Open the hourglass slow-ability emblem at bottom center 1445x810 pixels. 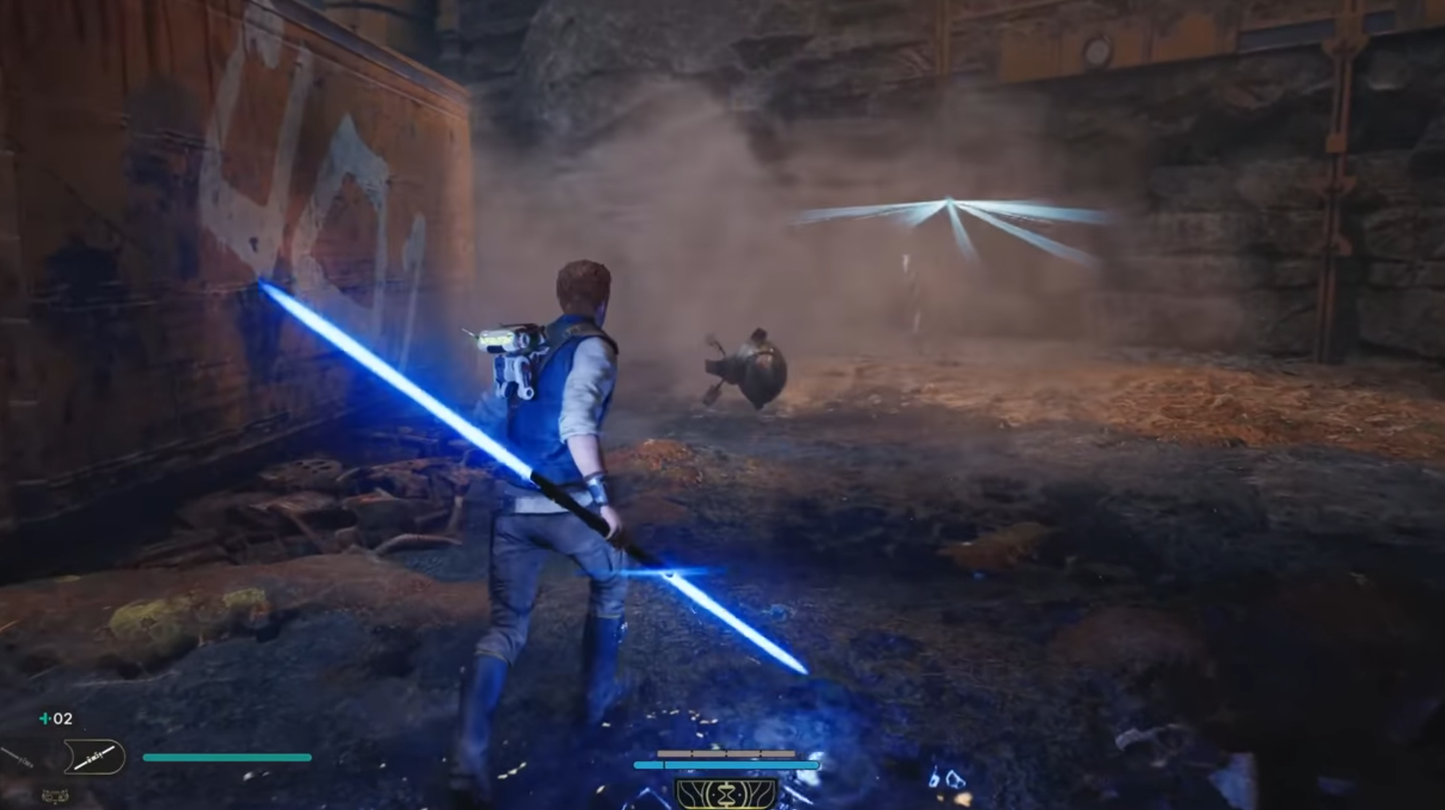[x=726, y=793]
